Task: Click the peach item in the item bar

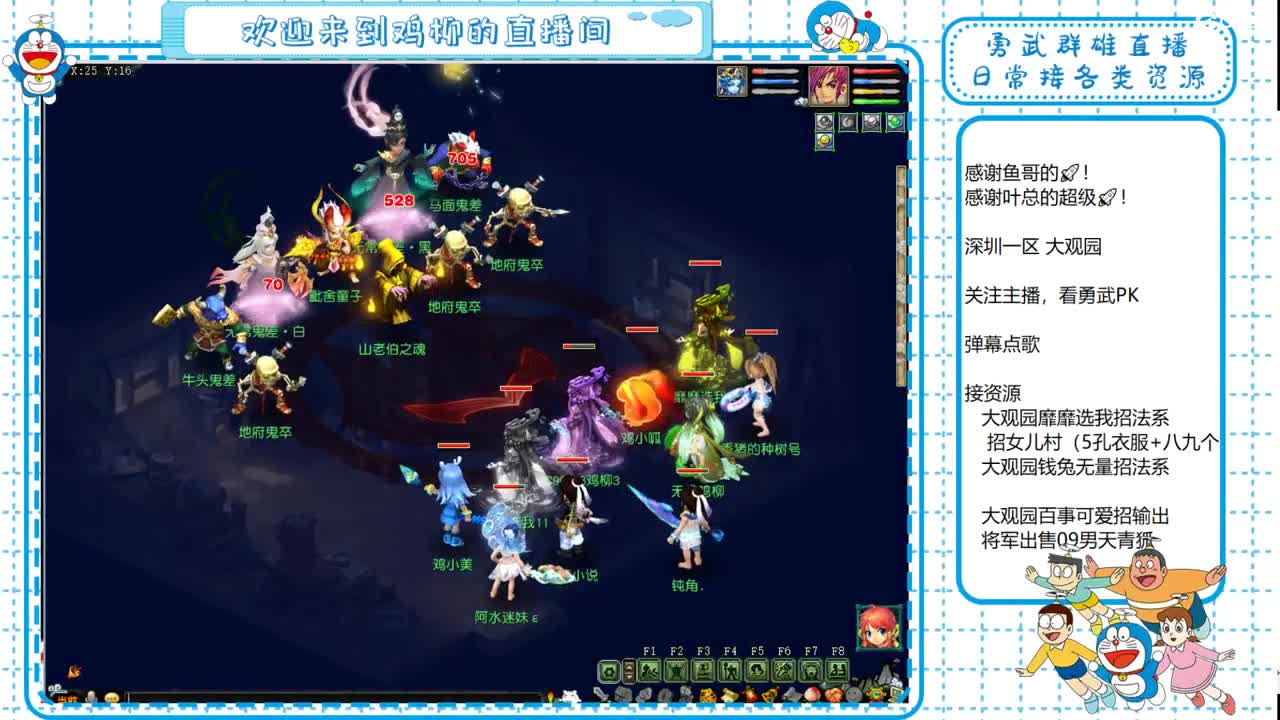Action: (x=811, y=694)
